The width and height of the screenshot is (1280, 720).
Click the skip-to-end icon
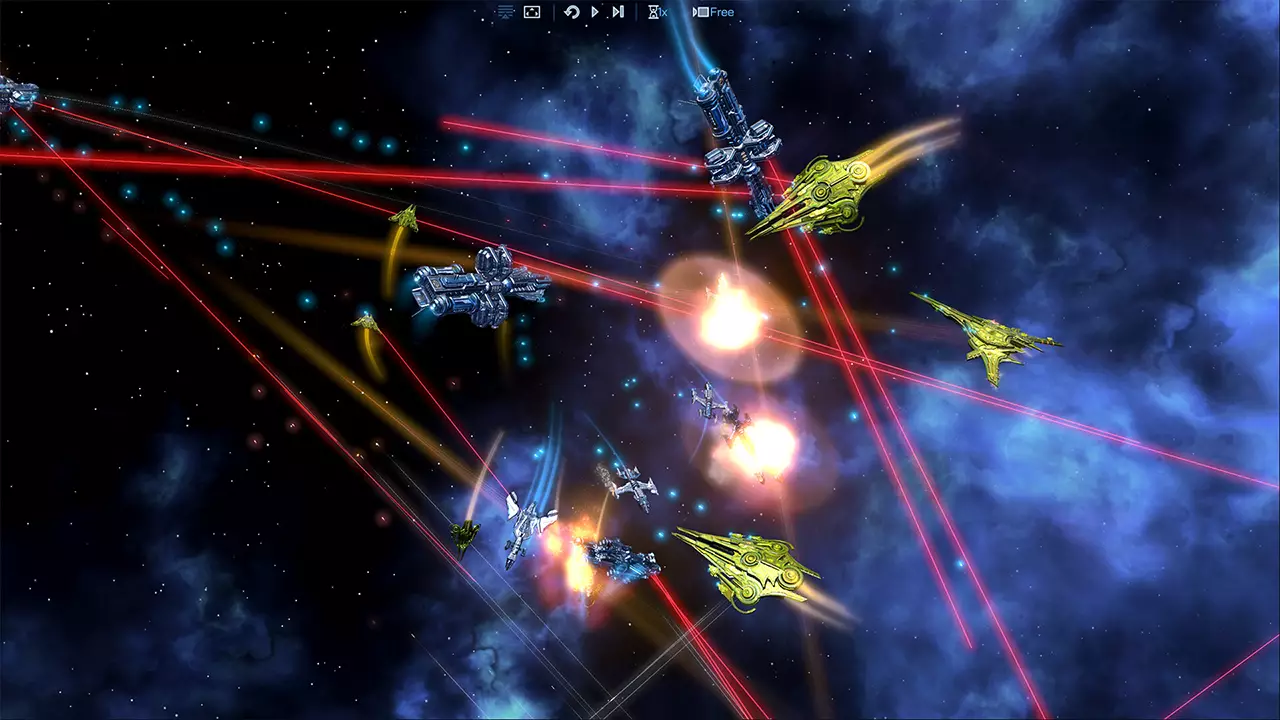pyautogui.click(x=618, y=11)
